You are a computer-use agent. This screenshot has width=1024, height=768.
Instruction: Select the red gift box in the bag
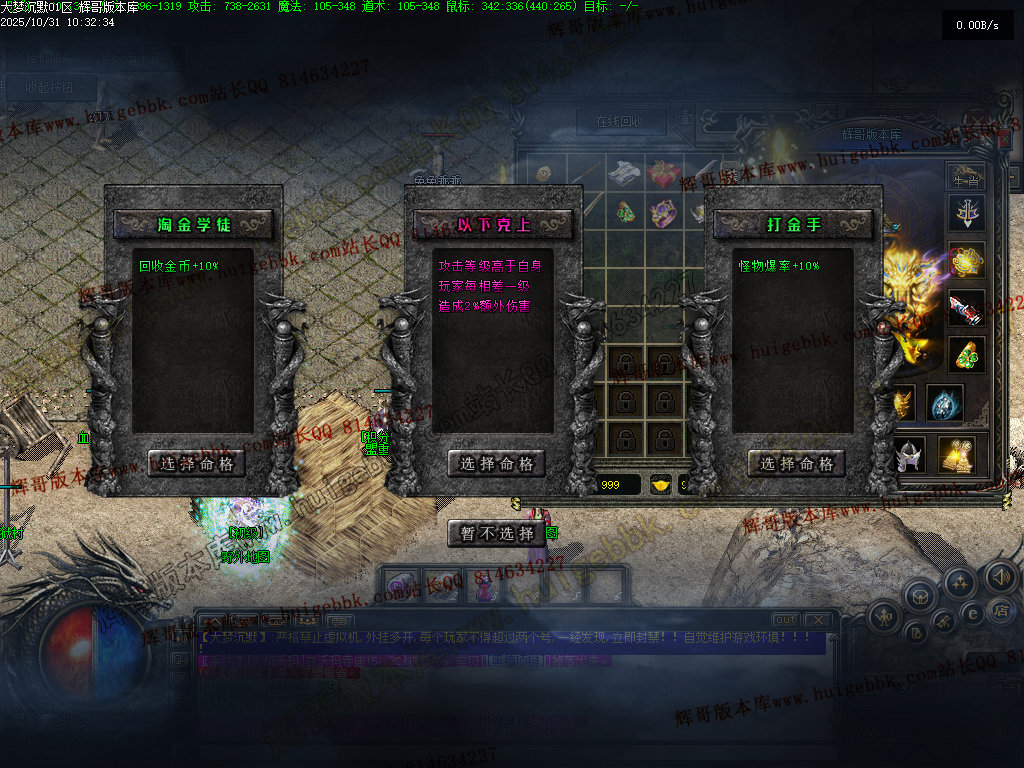(x=664, y=173)
